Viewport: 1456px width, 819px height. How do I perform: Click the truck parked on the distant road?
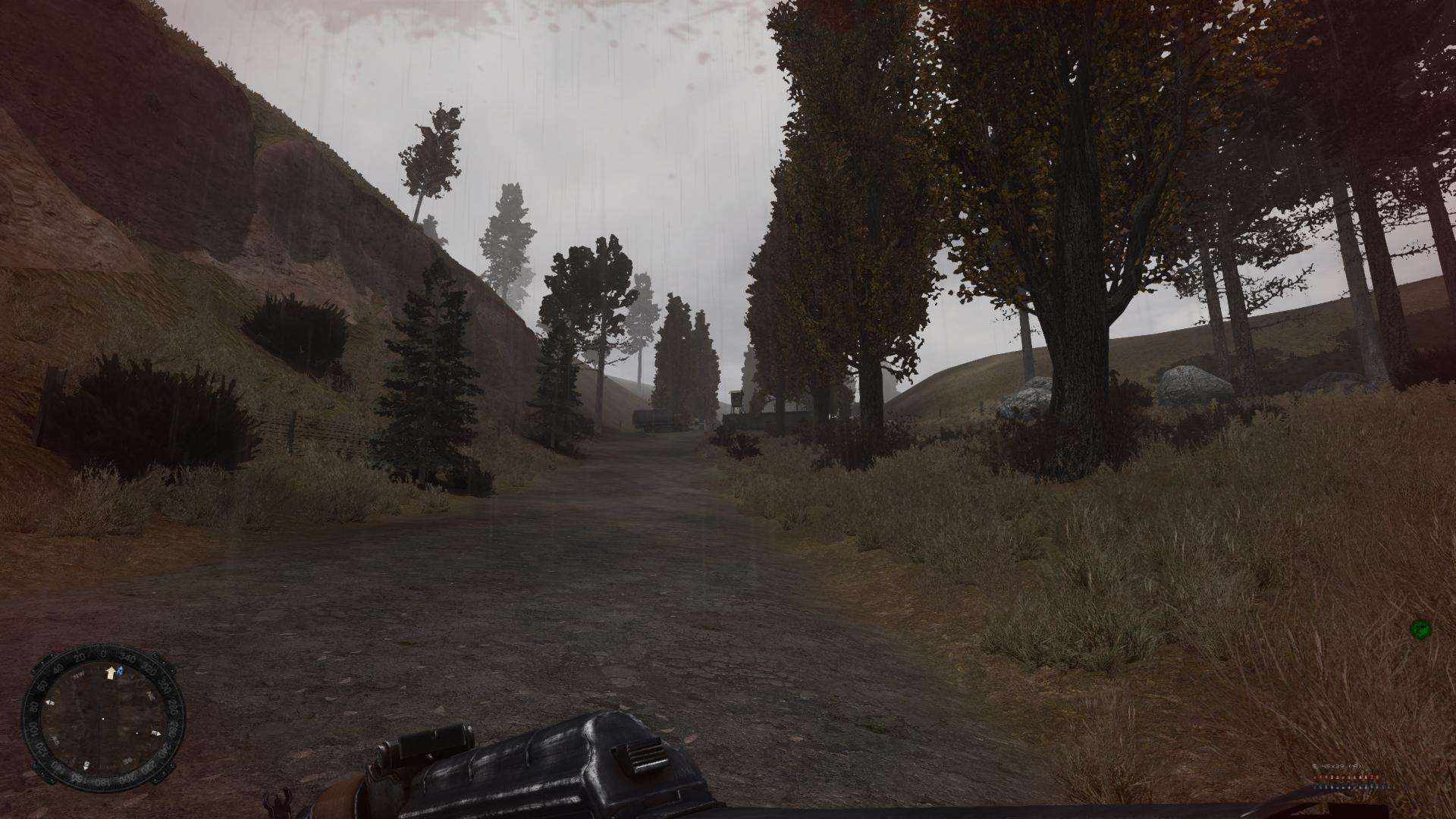[651, 419]
